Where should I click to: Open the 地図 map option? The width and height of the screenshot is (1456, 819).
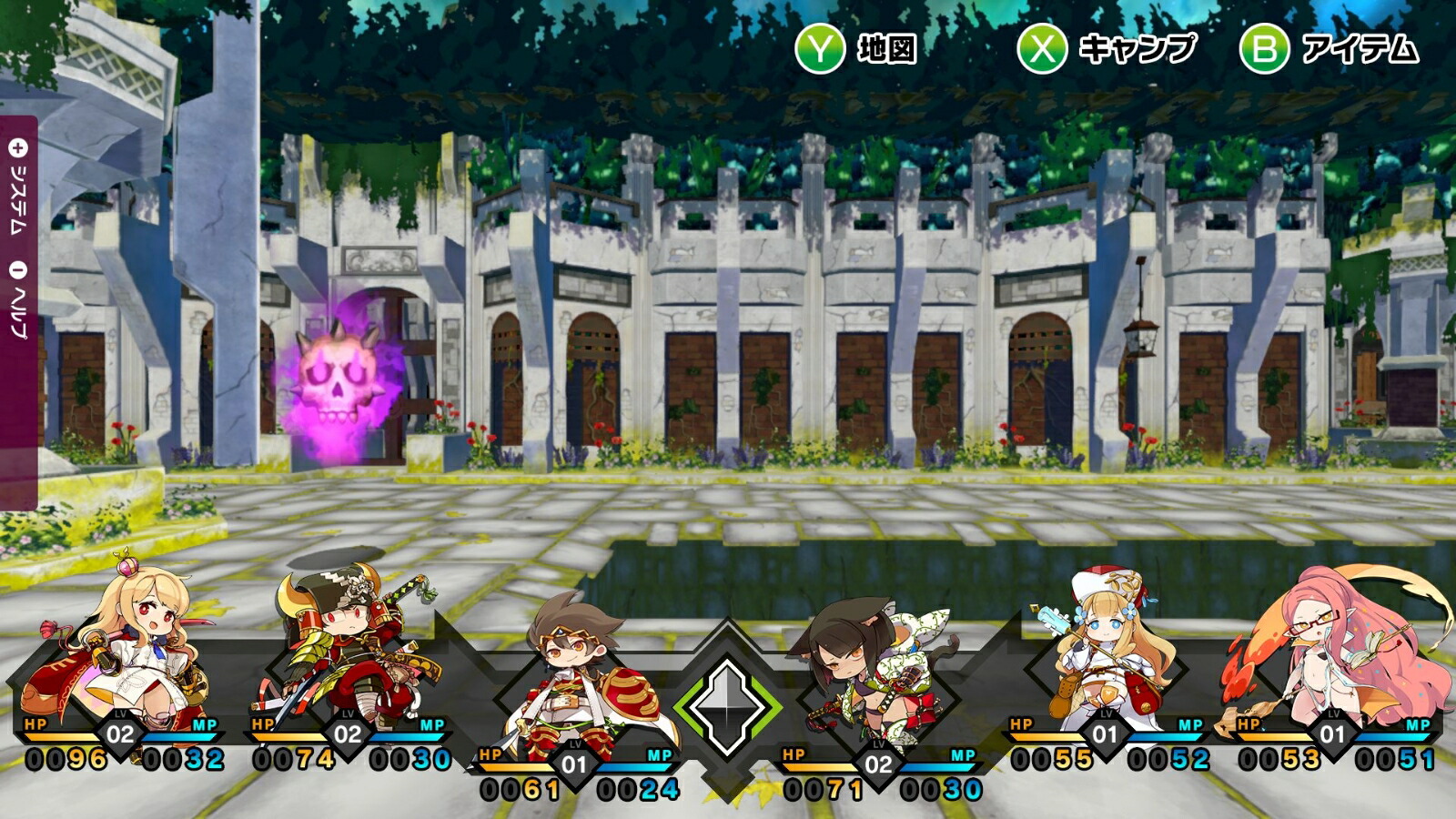[856, 48]
